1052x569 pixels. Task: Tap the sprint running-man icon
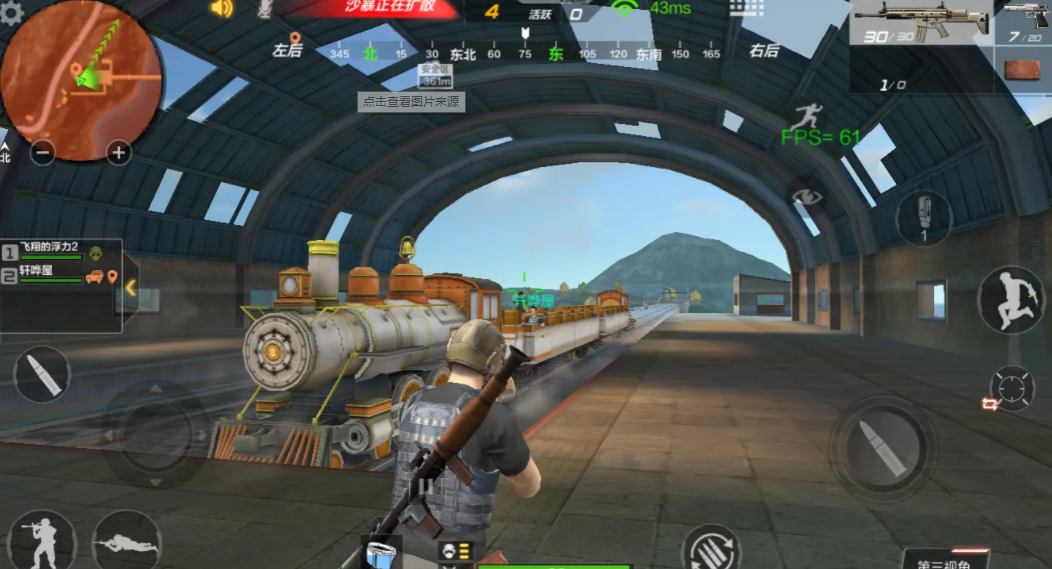pyautogui.click(x=806, y=117)
